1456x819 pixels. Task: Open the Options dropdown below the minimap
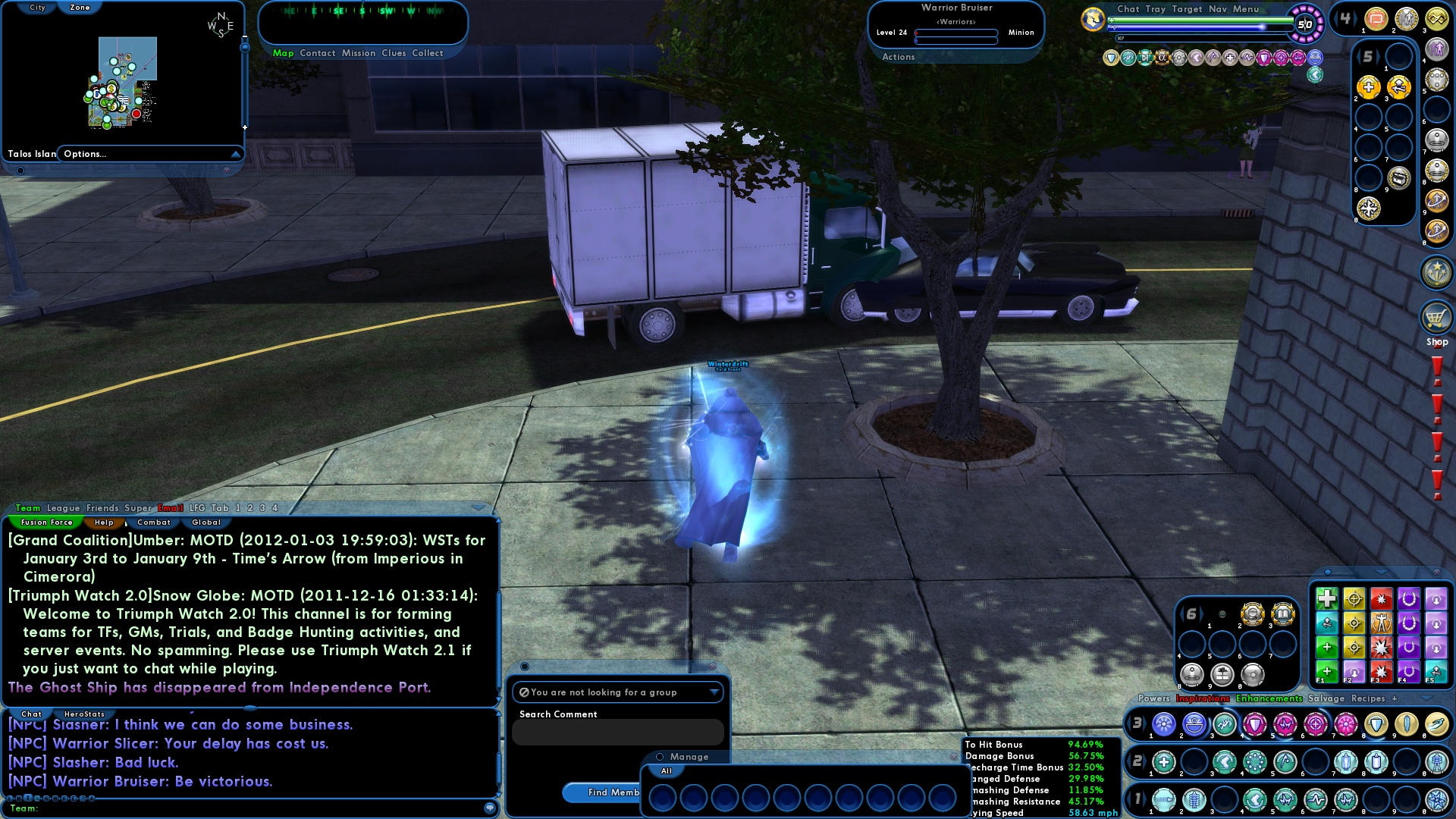click(149, 154)
